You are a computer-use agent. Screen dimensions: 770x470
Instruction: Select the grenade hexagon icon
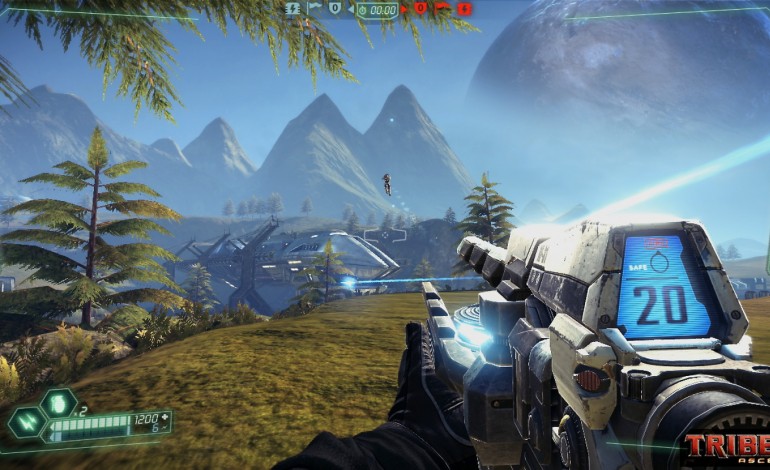58,404
